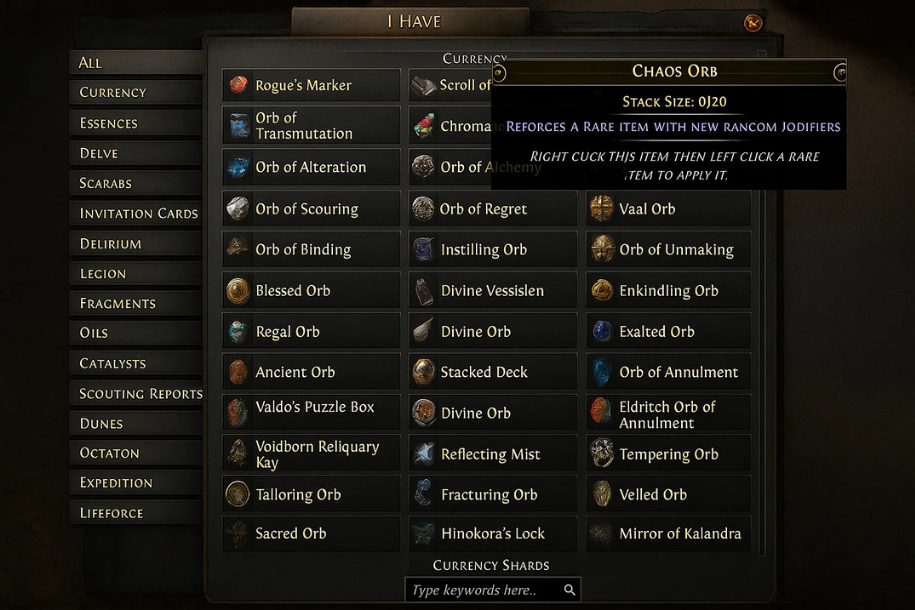Choose the Fracturing Orb entry
Viewport: 915px width, 610px height.
coord(492,495)
